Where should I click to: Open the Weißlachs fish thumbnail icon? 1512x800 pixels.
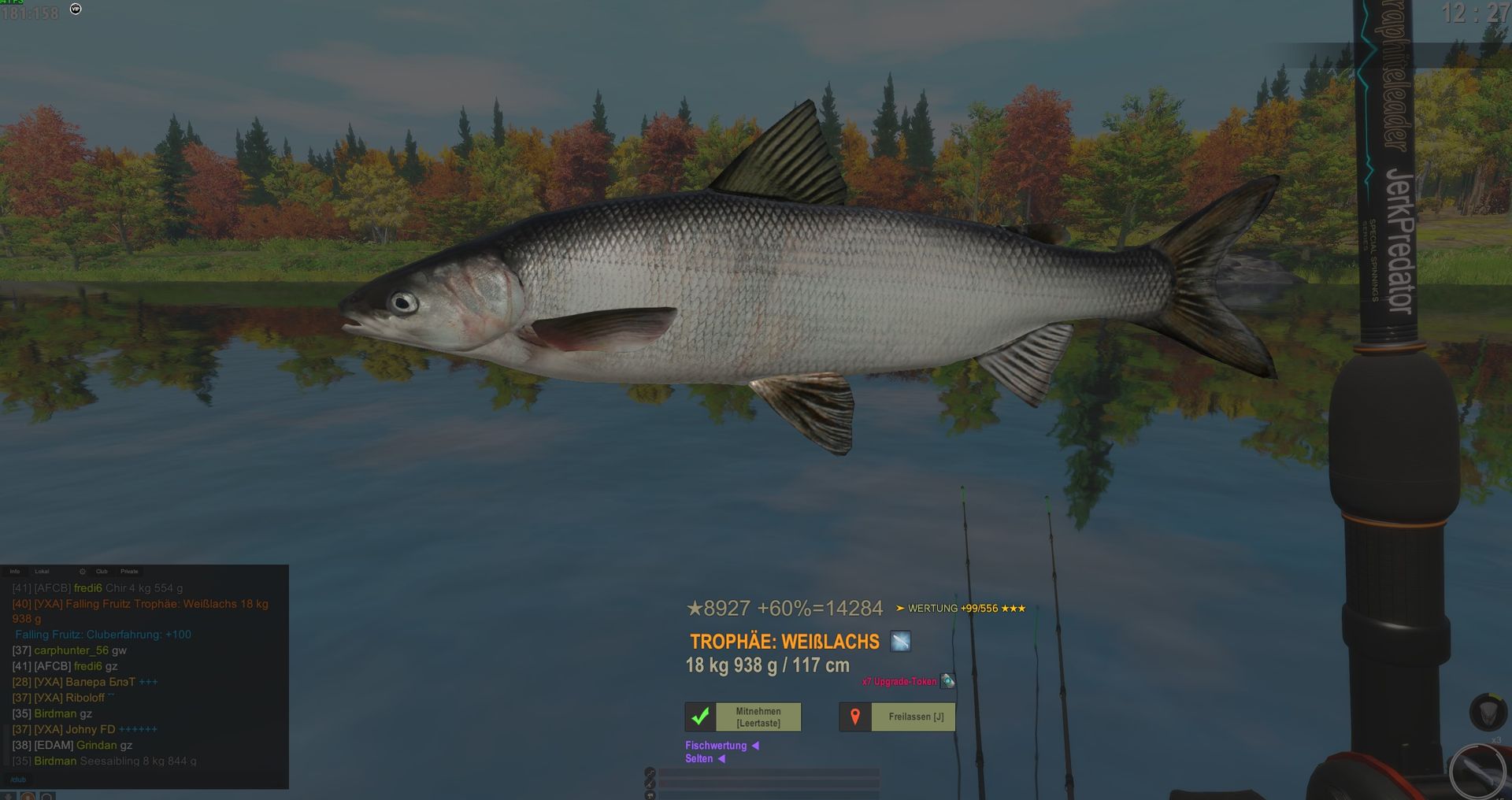click(900, 642)
